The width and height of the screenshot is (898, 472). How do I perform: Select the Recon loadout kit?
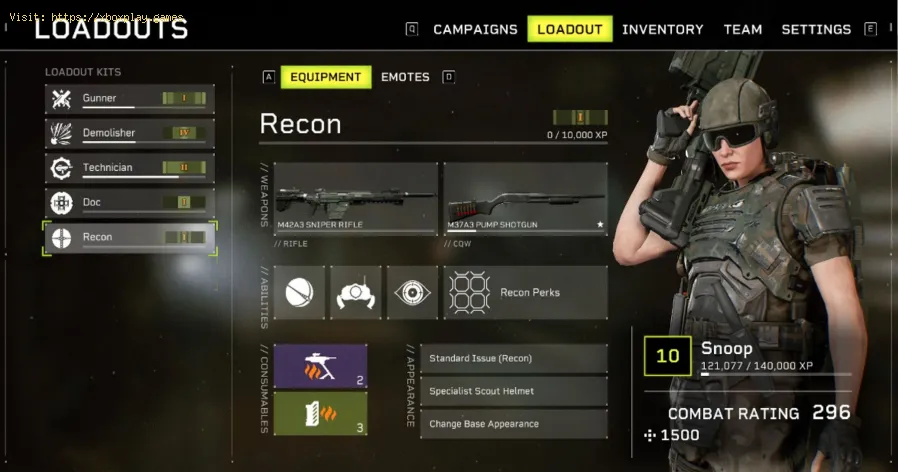coord(130,237)
